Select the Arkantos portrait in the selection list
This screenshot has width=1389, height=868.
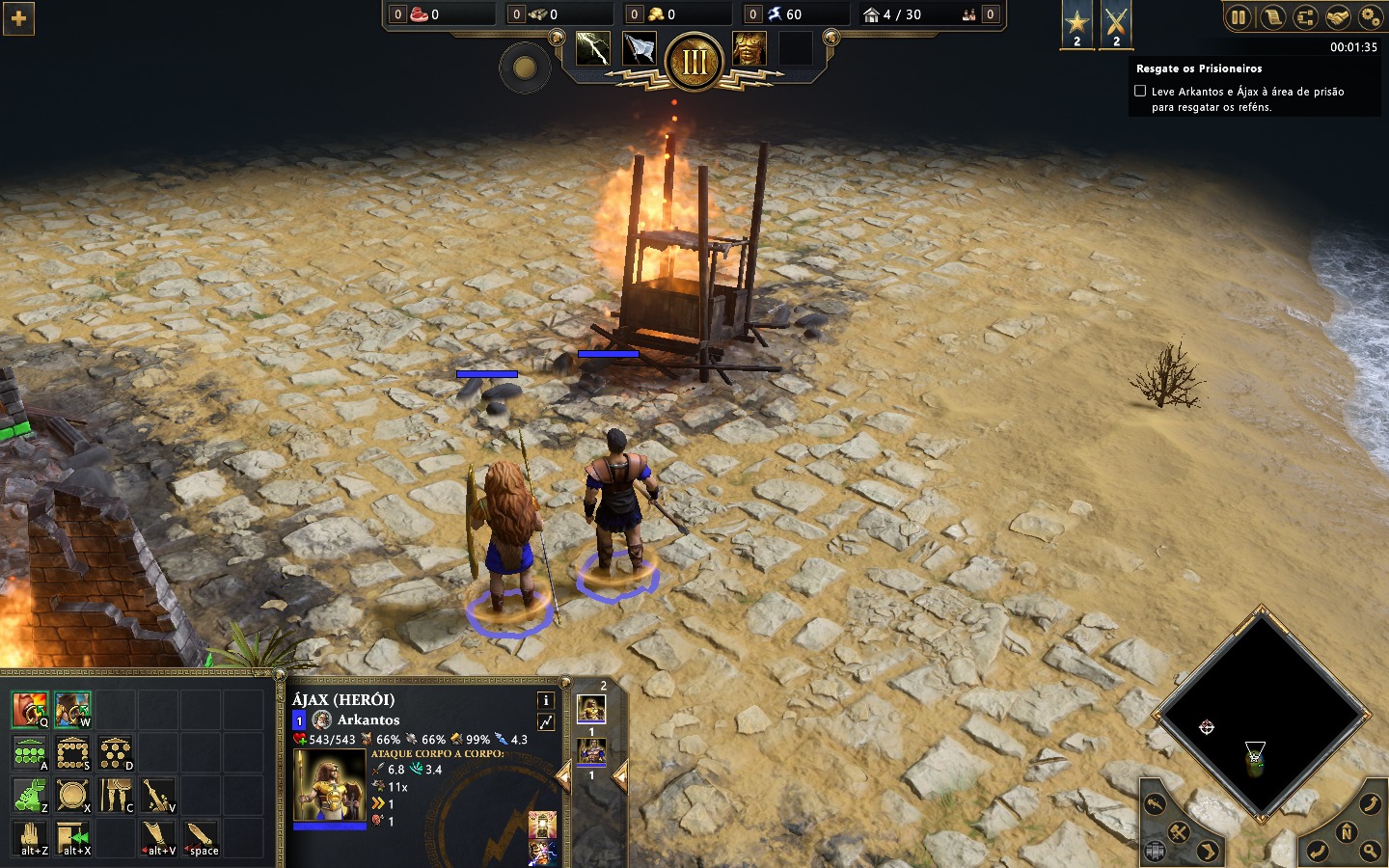click(x=591, y=751)
